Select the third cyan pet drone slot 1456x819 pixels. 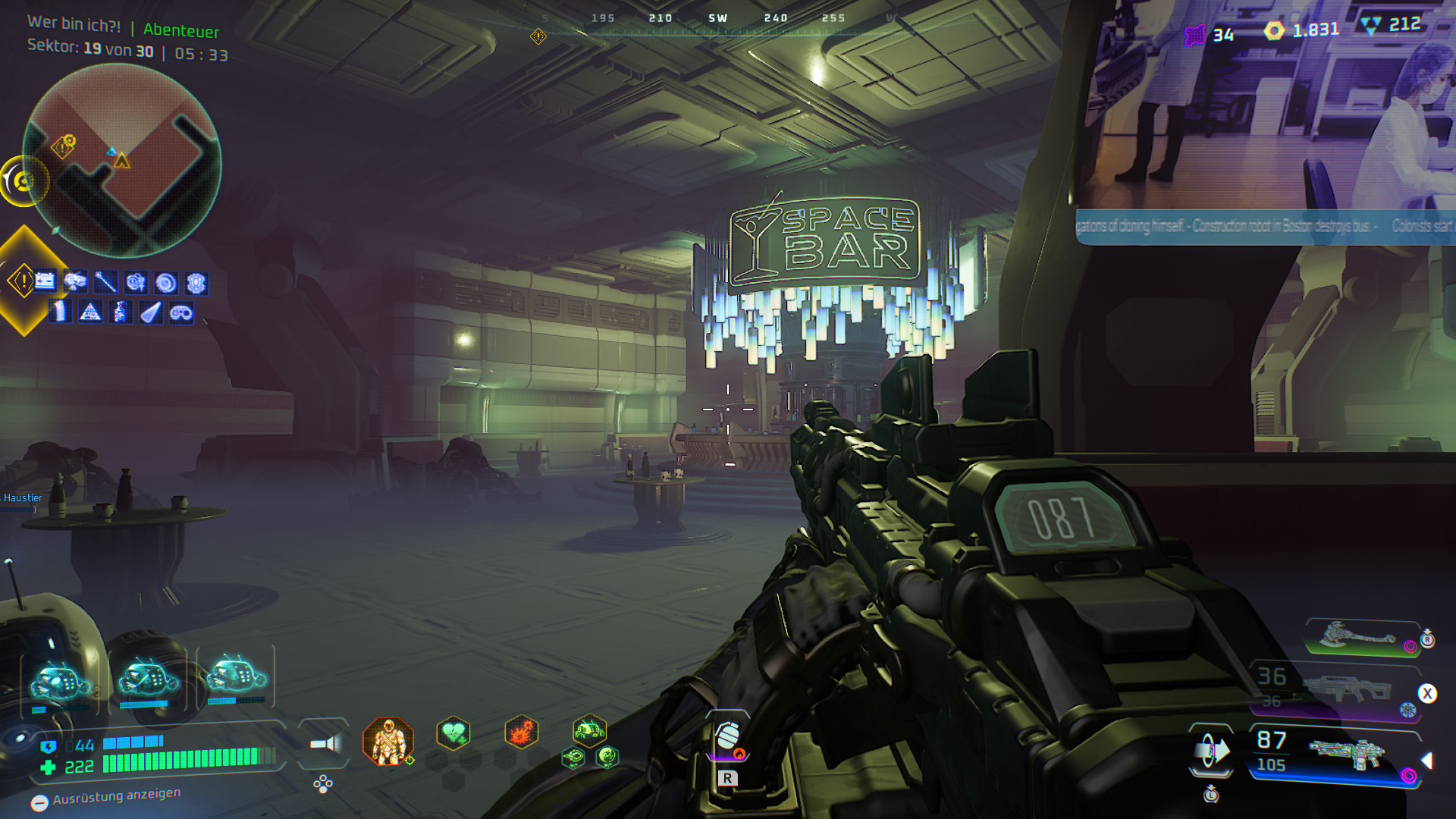coord(235,675)
